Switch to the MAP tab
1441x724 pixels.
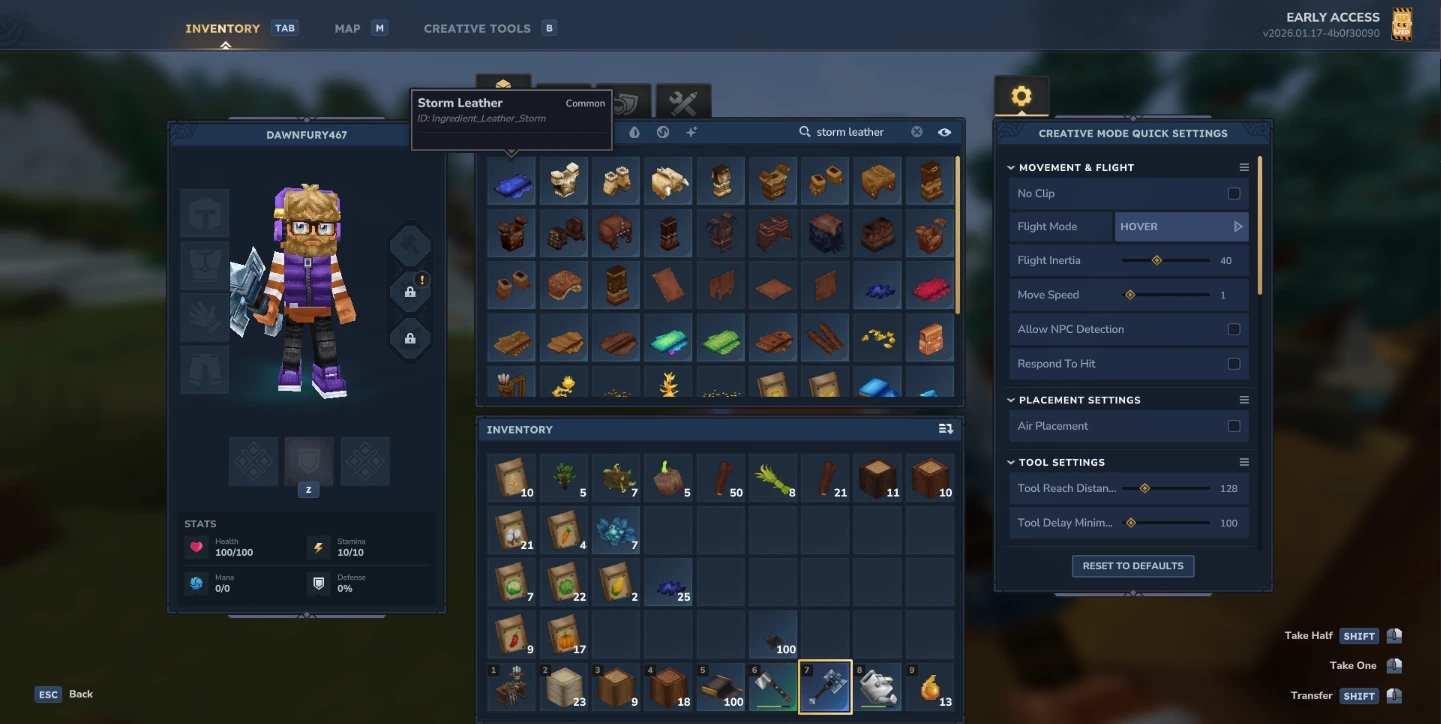[x=347, y=27]
